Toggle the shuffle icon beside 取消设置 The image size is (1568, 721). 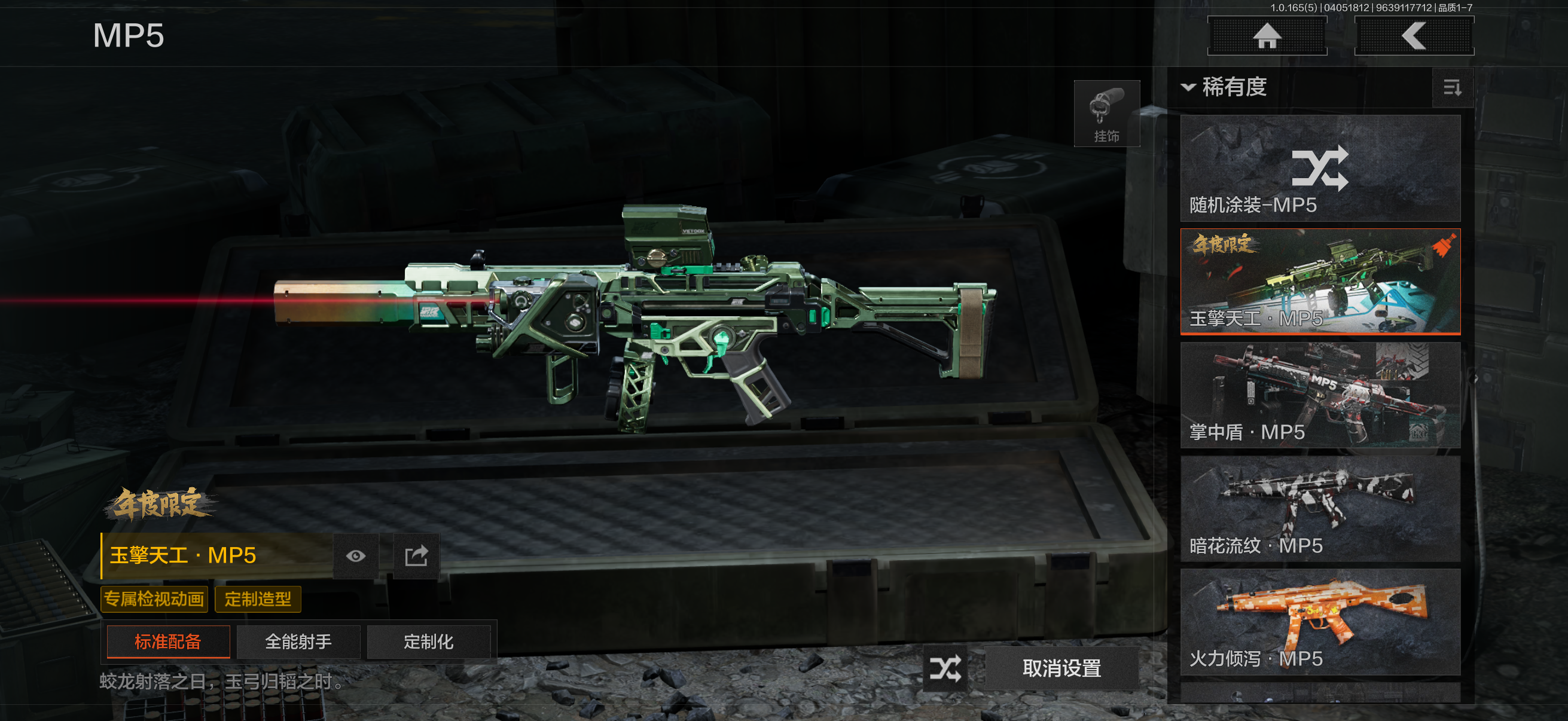click(x=945, y=668)
